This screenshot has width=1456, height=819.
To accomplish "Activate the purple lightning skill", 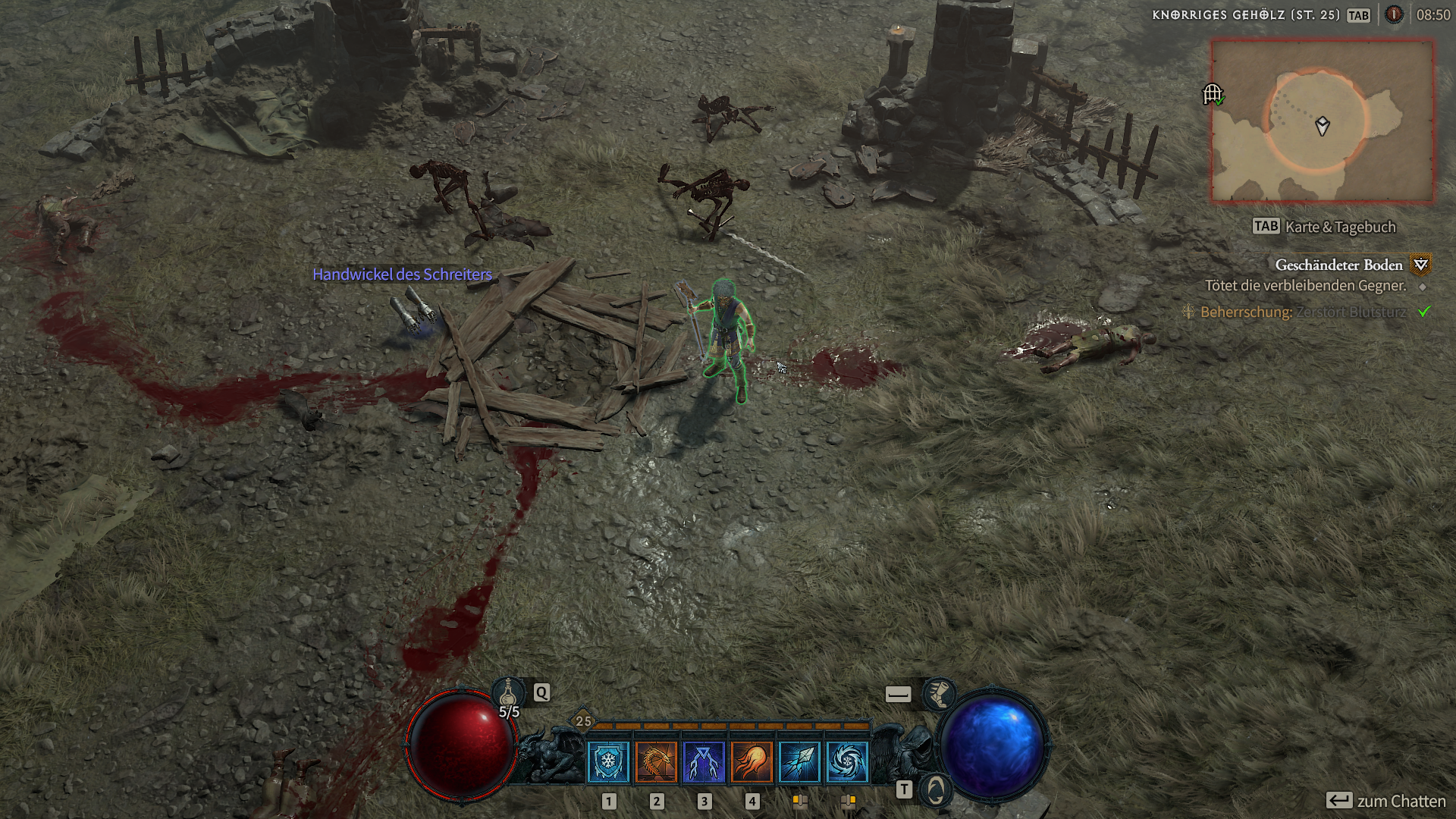I will click(x=704, y=762).
